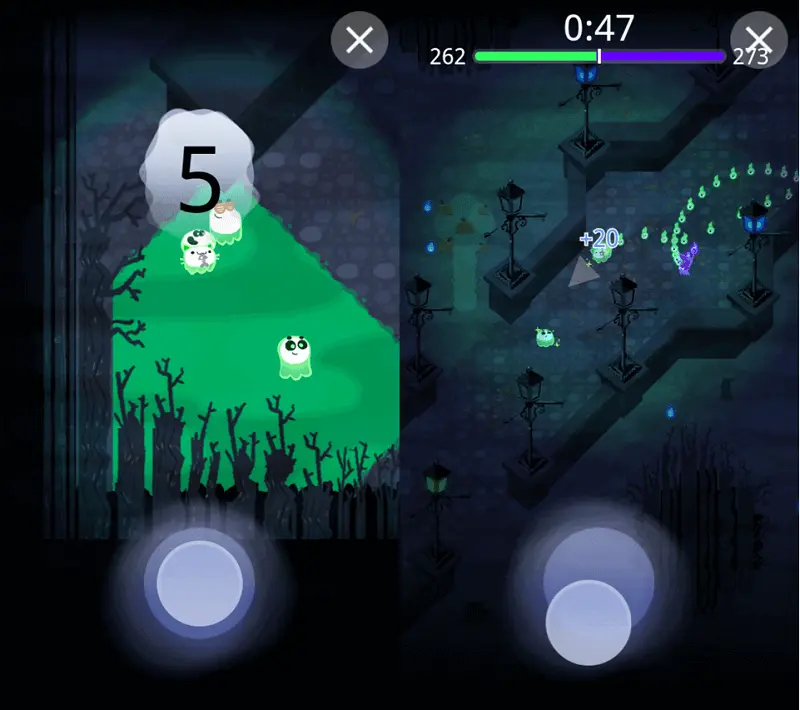The image size is (800, 710).
Task: Close the match view beside the 273 score
Action: tap(759, 40)
